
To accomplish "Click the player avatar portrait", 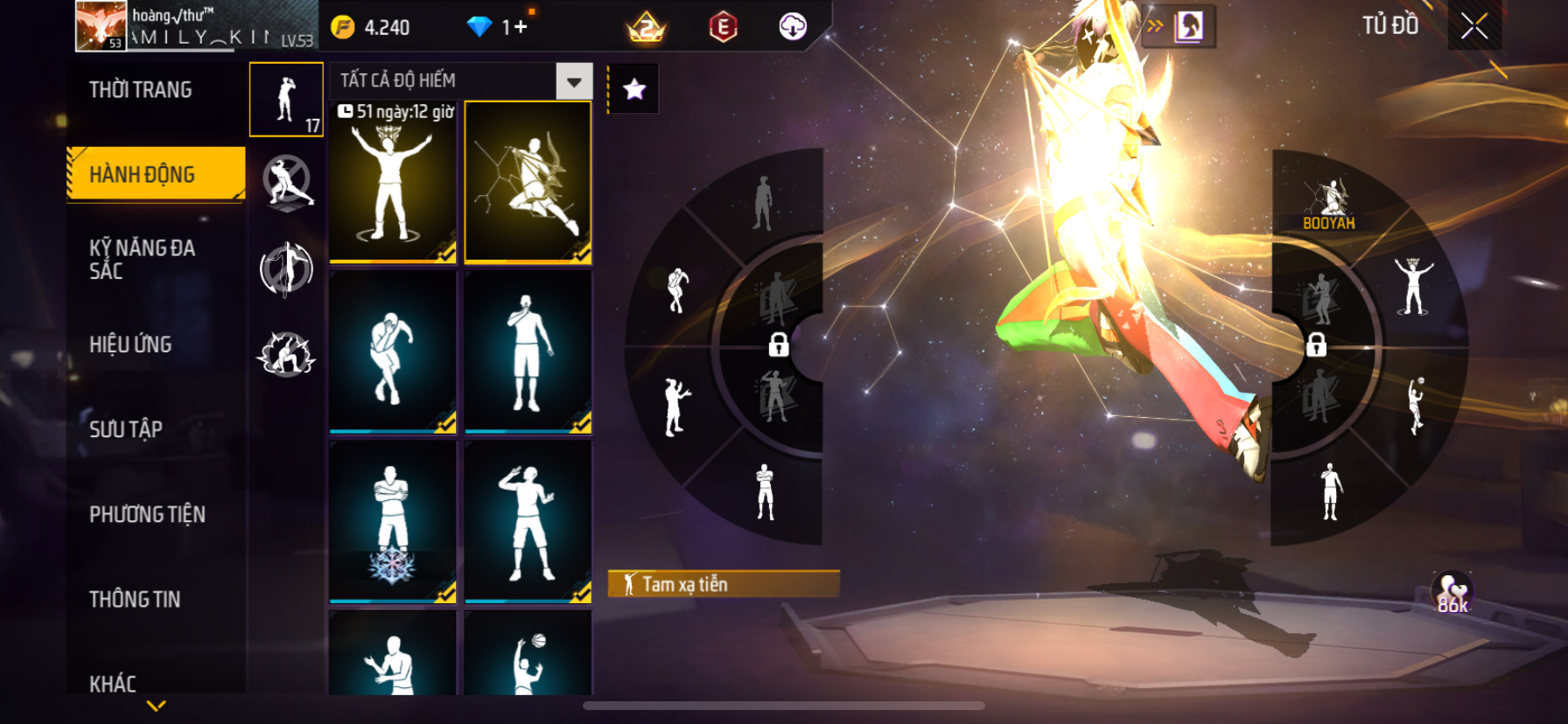I will [101, 25].
